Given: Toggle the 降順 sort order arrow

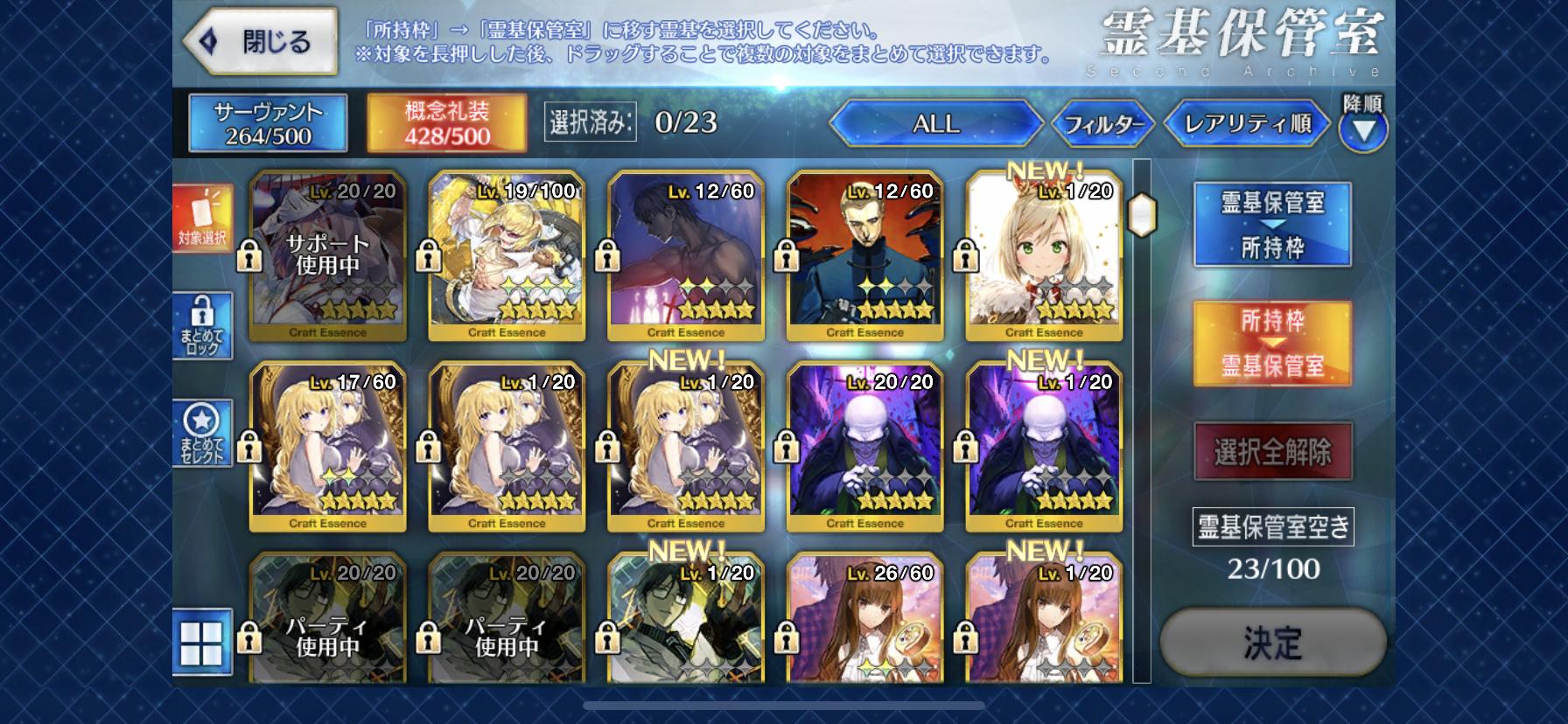Looking at the screenshot, I should click(x=1362, y=129).
